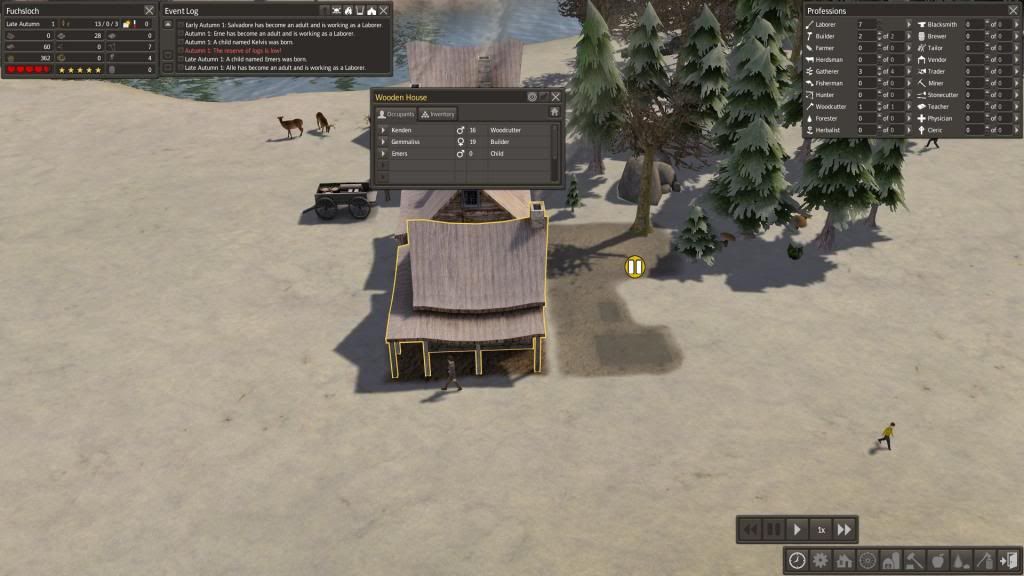This screenshot has width=1024, height=576.
Task: Click the arrow button beside Woodcutter
Action: pos(909,106)
